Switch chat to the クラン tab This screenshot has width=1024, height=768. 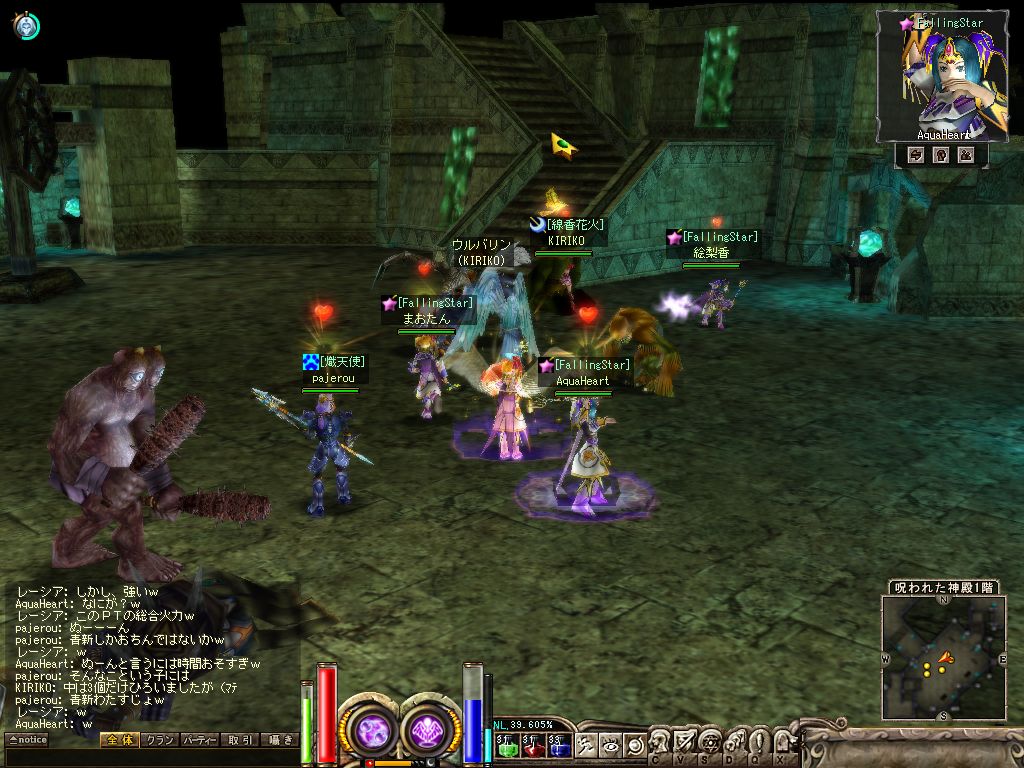pyautogui.click(x=159, y=740)
